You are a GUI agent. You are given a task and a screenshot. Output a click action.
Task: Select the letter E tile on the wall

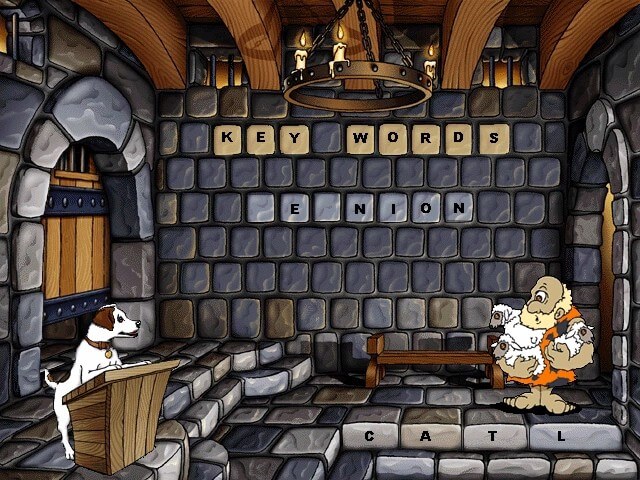coord(294,208)
